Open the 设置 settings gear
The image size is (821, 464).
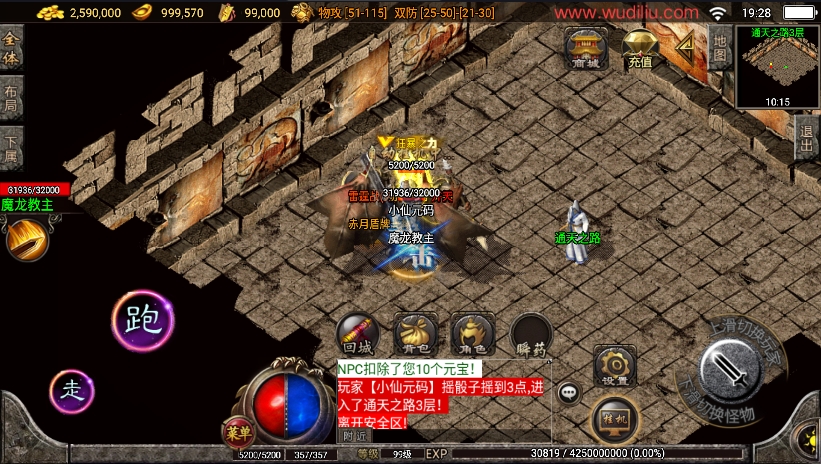coord(615,367)
